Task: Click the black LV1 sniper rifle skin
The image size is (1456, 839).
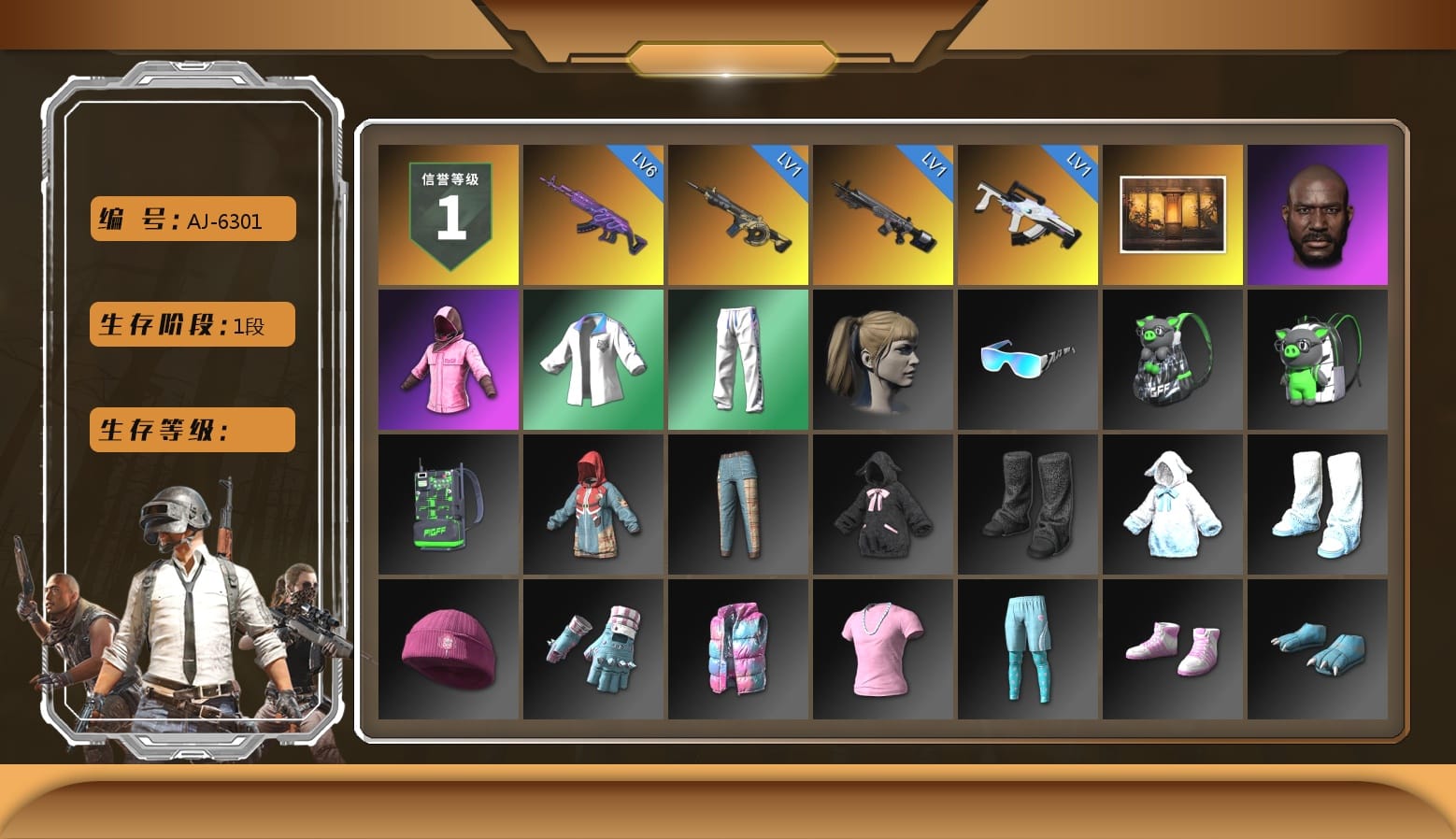Action: point(882,213)
